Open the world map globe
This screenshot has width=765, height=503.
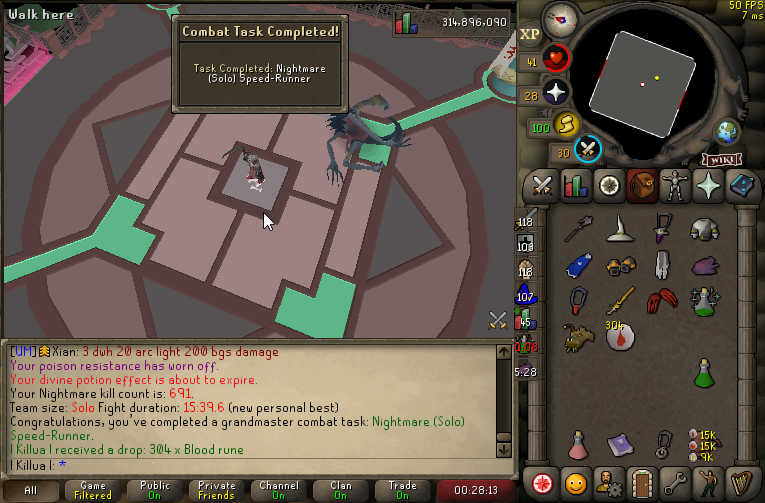click(x=726, y=131)
